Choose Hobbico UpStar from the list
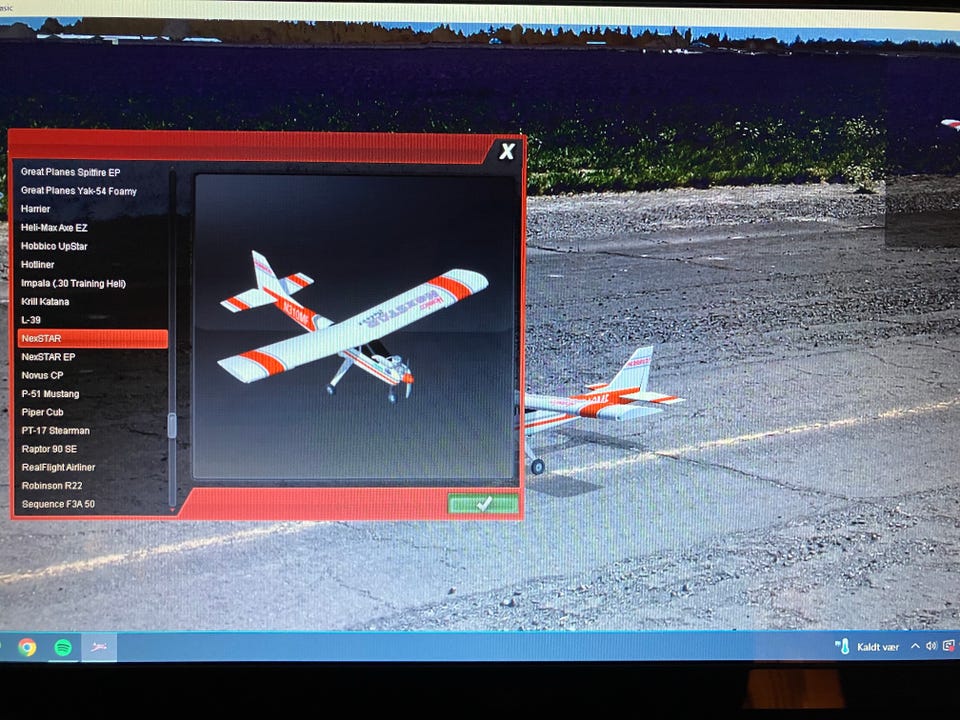Screen dimensions: 960x720 pos(54,246)
